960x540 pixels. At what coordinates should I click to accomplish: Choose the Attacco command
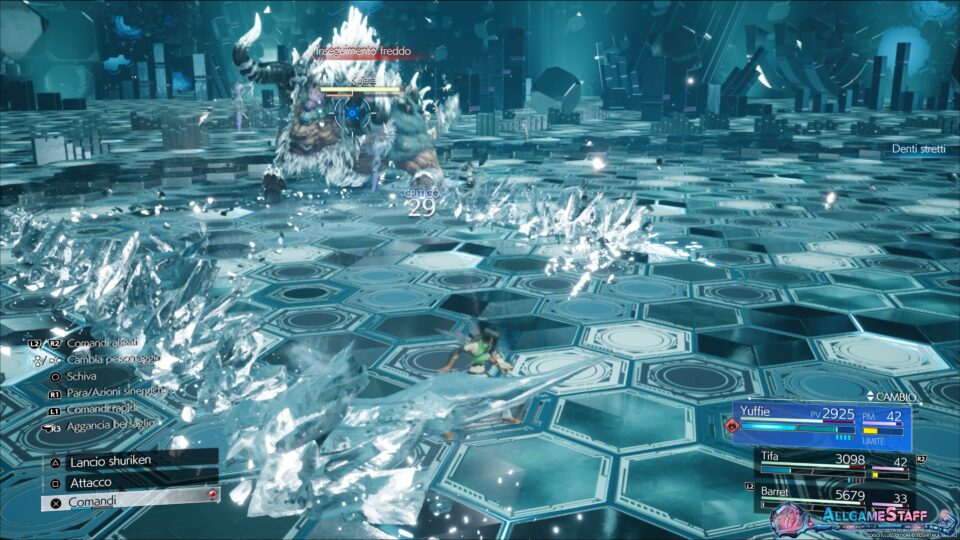coord(130,481)
